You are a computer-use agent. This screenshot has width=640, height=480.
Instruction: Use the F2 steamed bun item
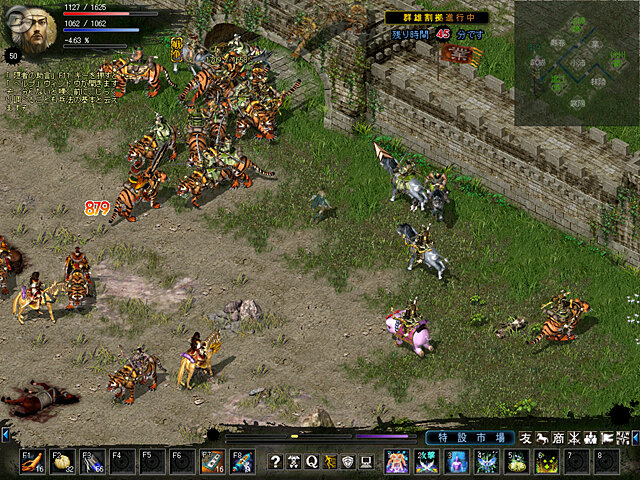[62, 460]
